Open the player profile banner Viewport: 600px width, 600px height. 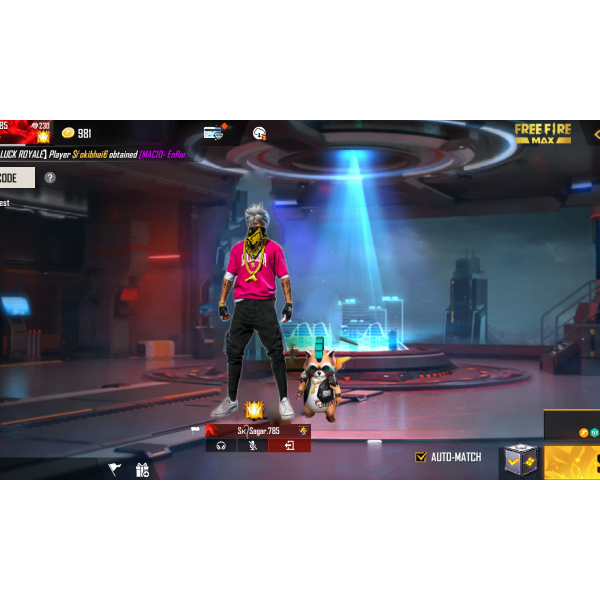[25, 131]
